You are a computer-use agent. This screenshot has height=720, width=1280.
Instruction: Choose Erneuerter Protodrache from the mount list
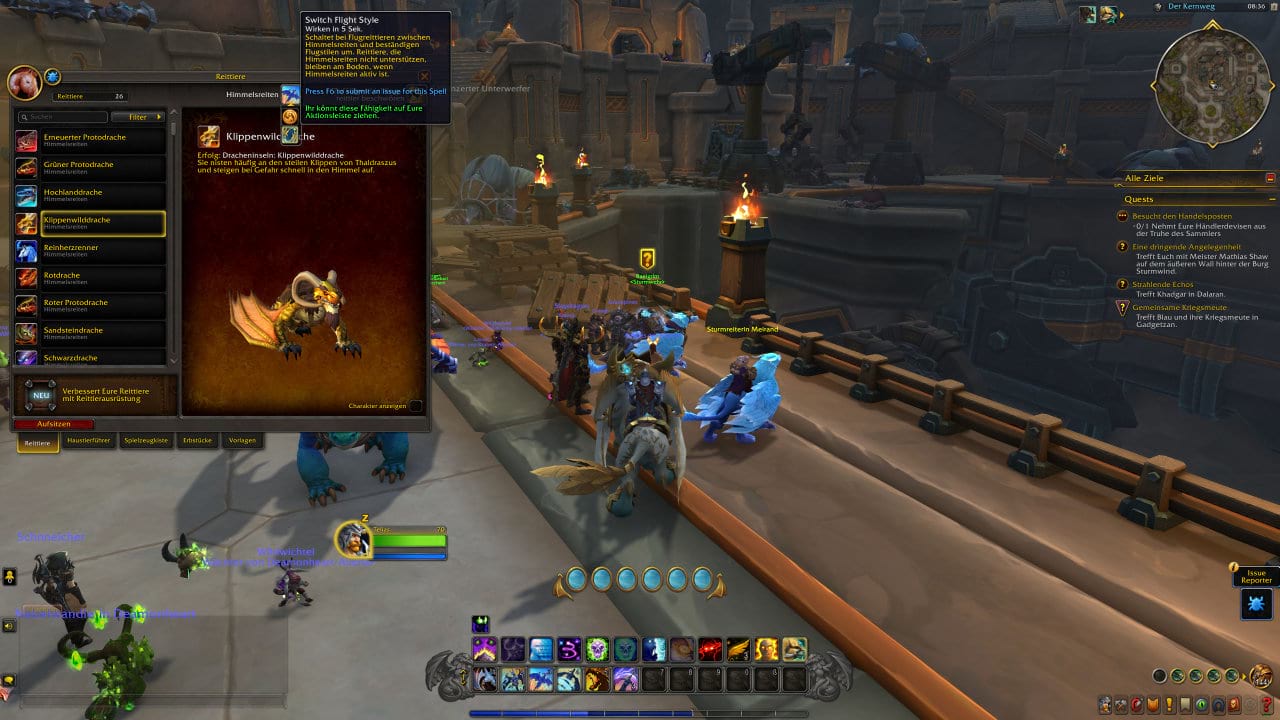coord(90,140)
